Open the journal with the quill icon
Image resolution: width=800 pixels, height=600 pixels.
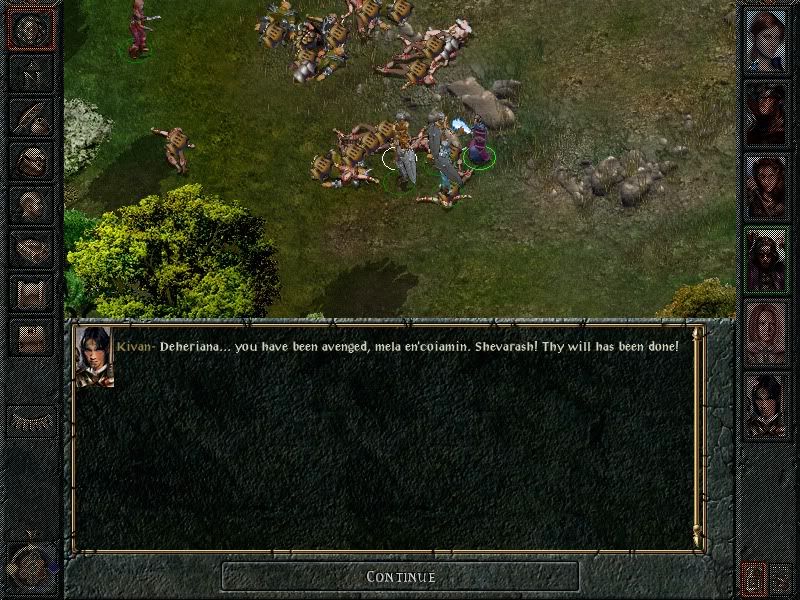coord(30,116)
